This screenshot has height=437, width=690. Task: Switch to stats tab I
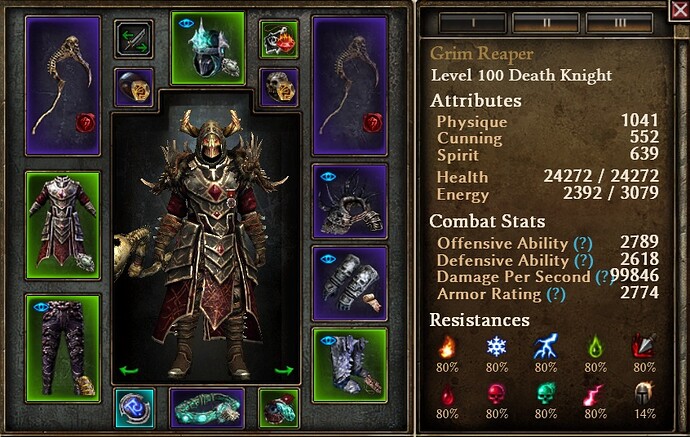click(x=471, y=20)
